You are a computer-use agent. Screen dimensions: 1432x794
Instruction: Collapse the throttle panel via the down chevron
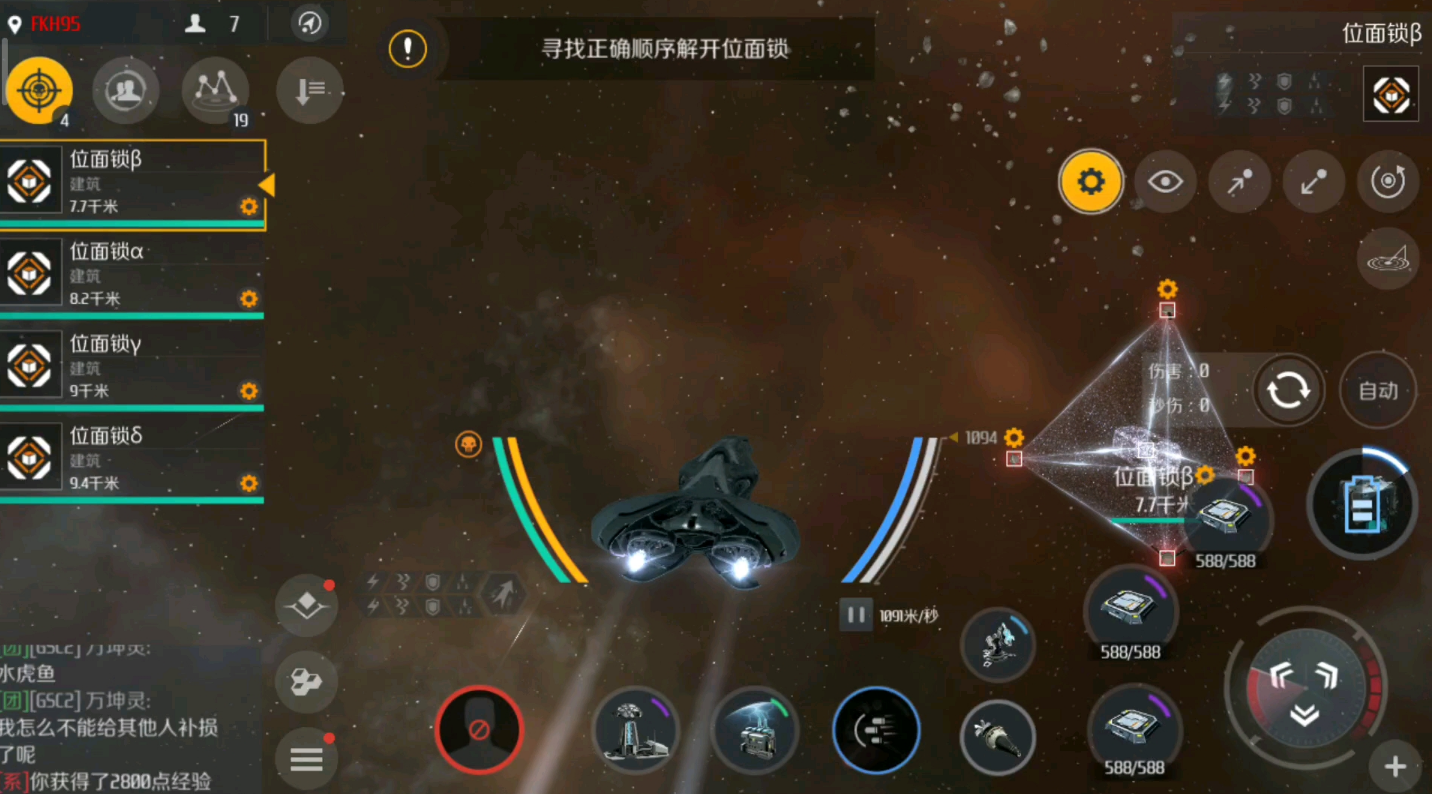[x=1305, y=714]
